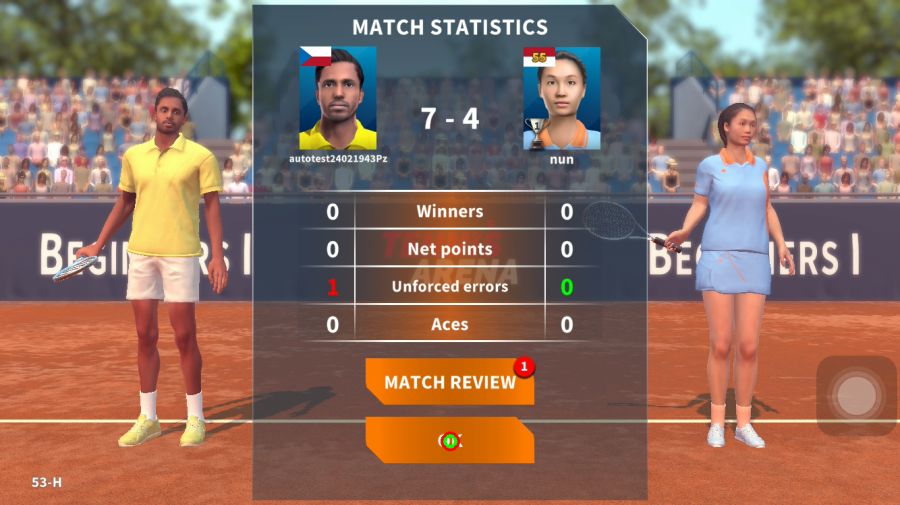View autotest24021943Pz player portrait

[338, 98]
